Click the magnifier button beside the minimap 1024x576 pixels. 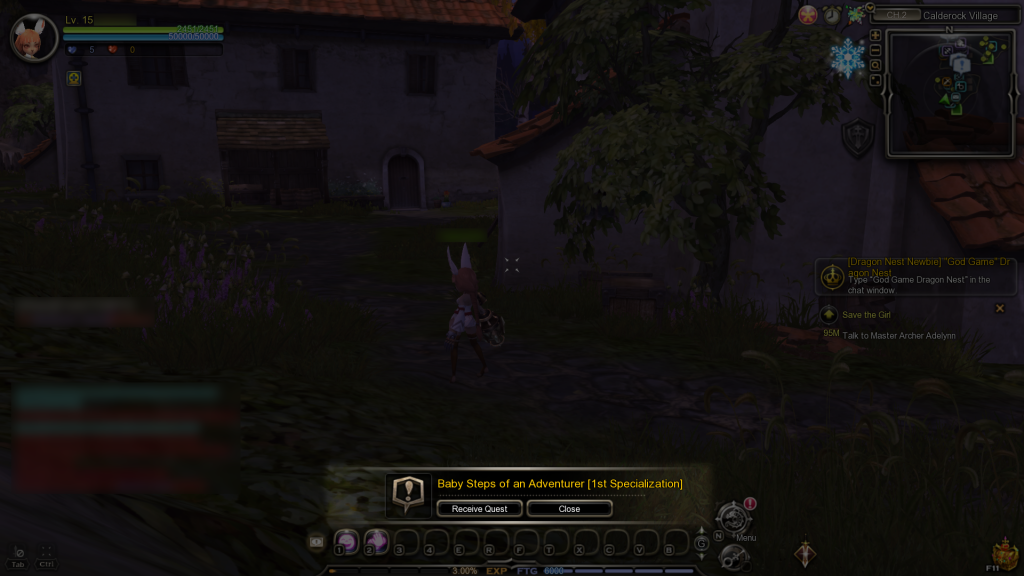pos(876,65)
